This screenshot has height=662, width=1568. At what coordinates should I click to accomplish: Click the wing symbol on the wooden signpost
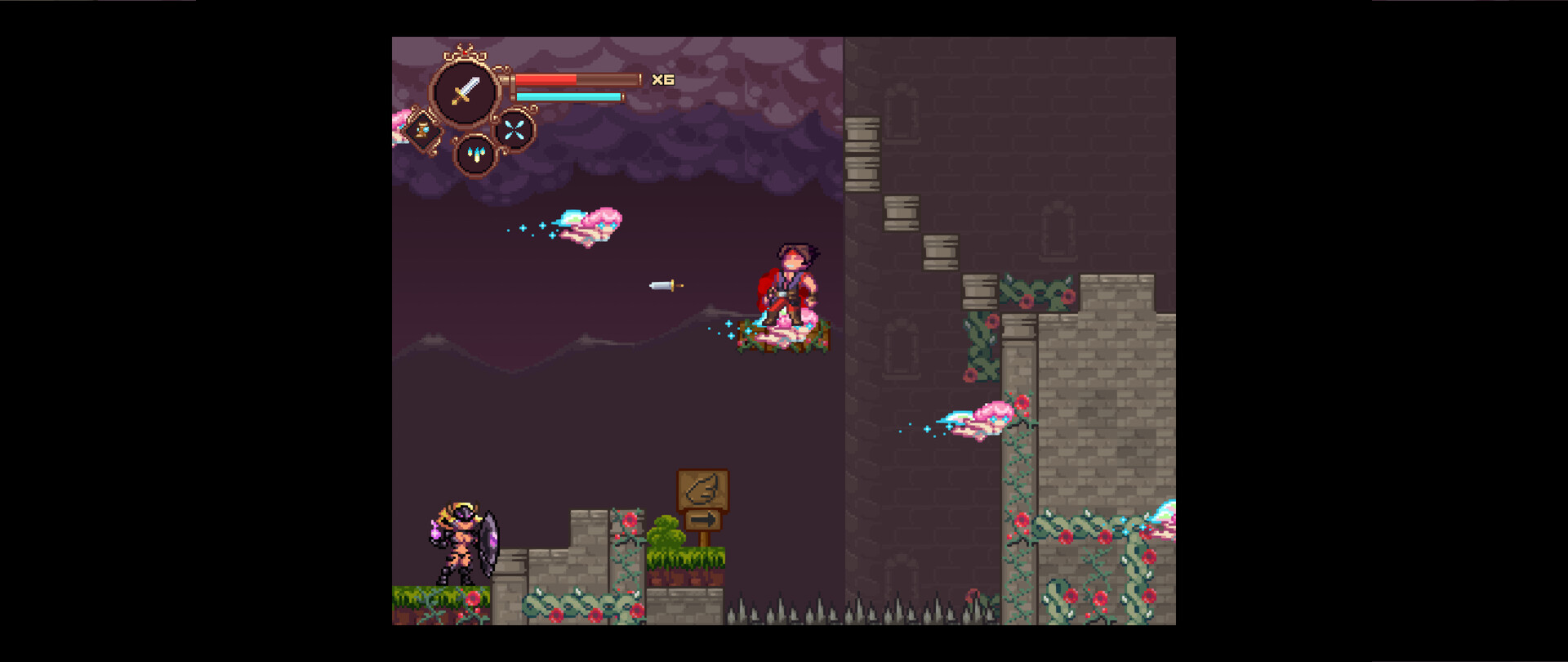click(701, 489)
